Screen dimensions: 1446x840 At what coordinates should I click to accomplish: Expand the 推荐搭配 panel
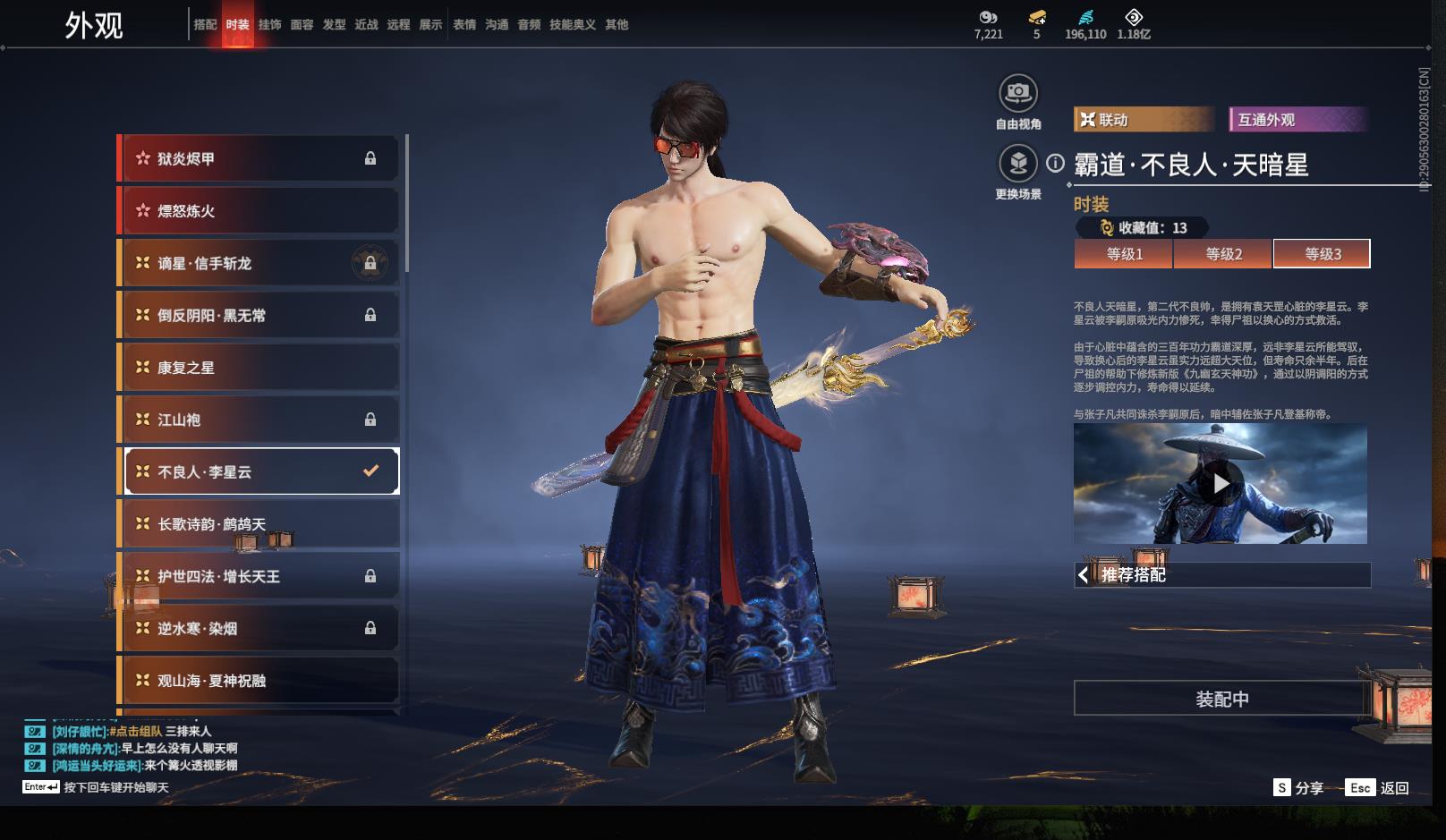1221,575
